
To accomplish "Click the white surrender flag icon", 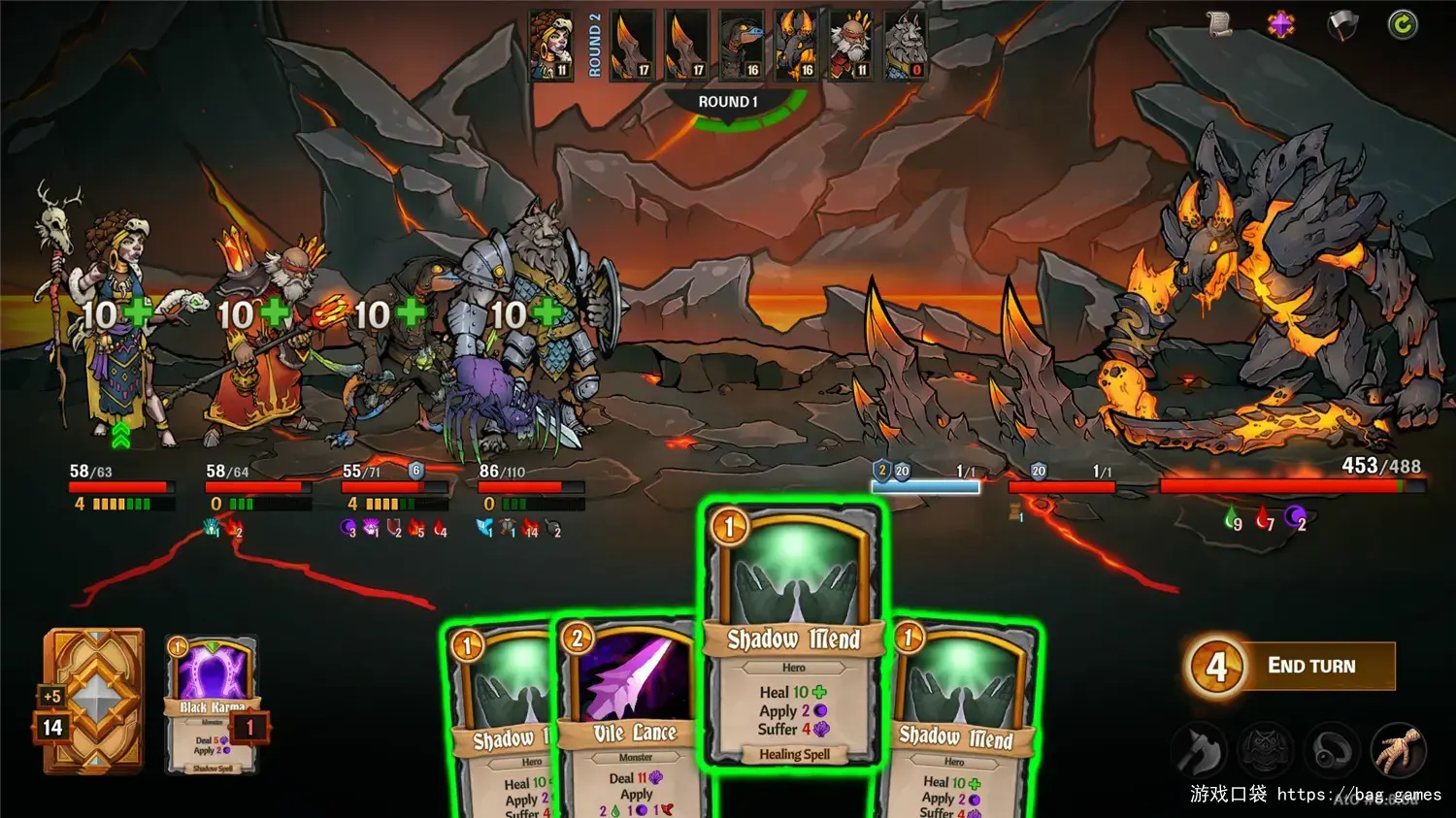I will [1341, 25].
